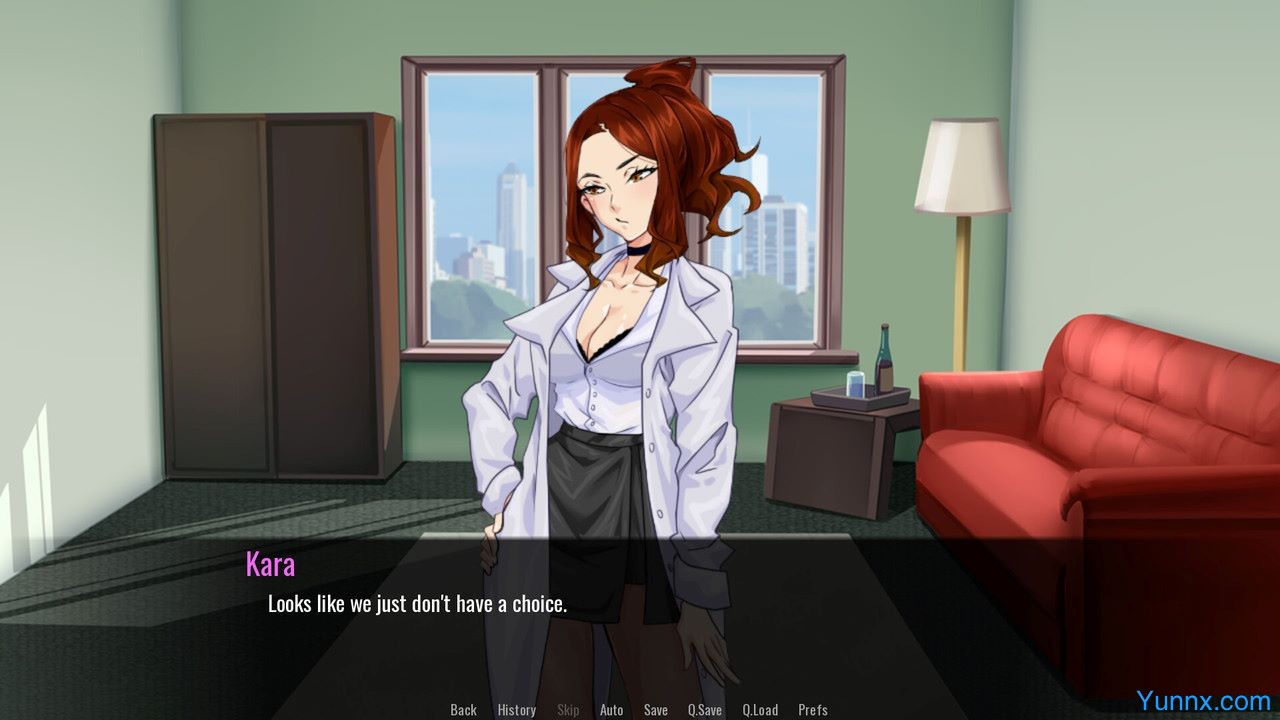Enable Auto-advance dialogue
This screenshot has width=1280, height=720.
pyautogui.click(x=611, y=710)
